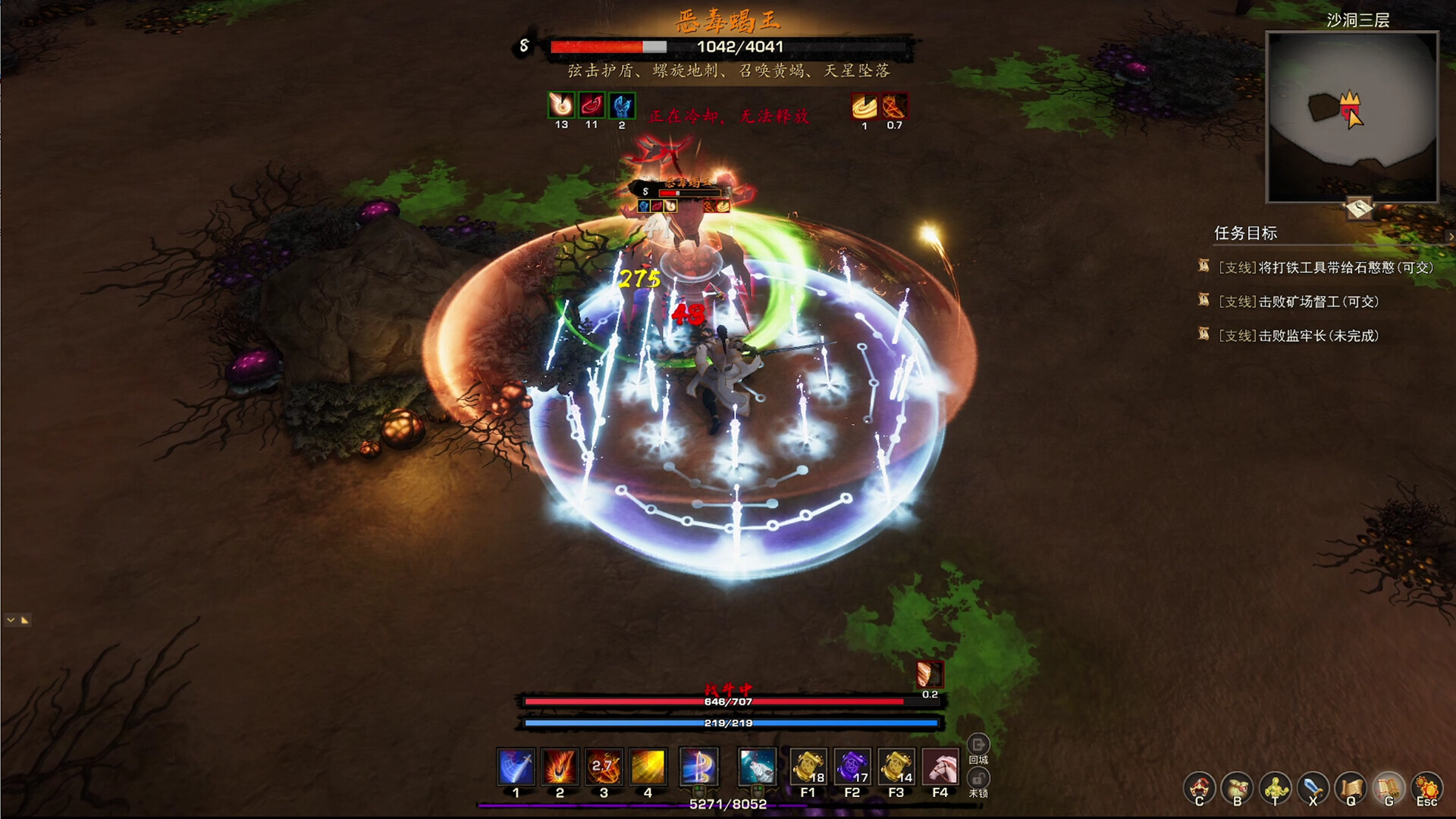Image resolution: width=1456 pixels, height=819 pixels.
Task: Open the blue sword skills panel
Action: click(1313, 789)
